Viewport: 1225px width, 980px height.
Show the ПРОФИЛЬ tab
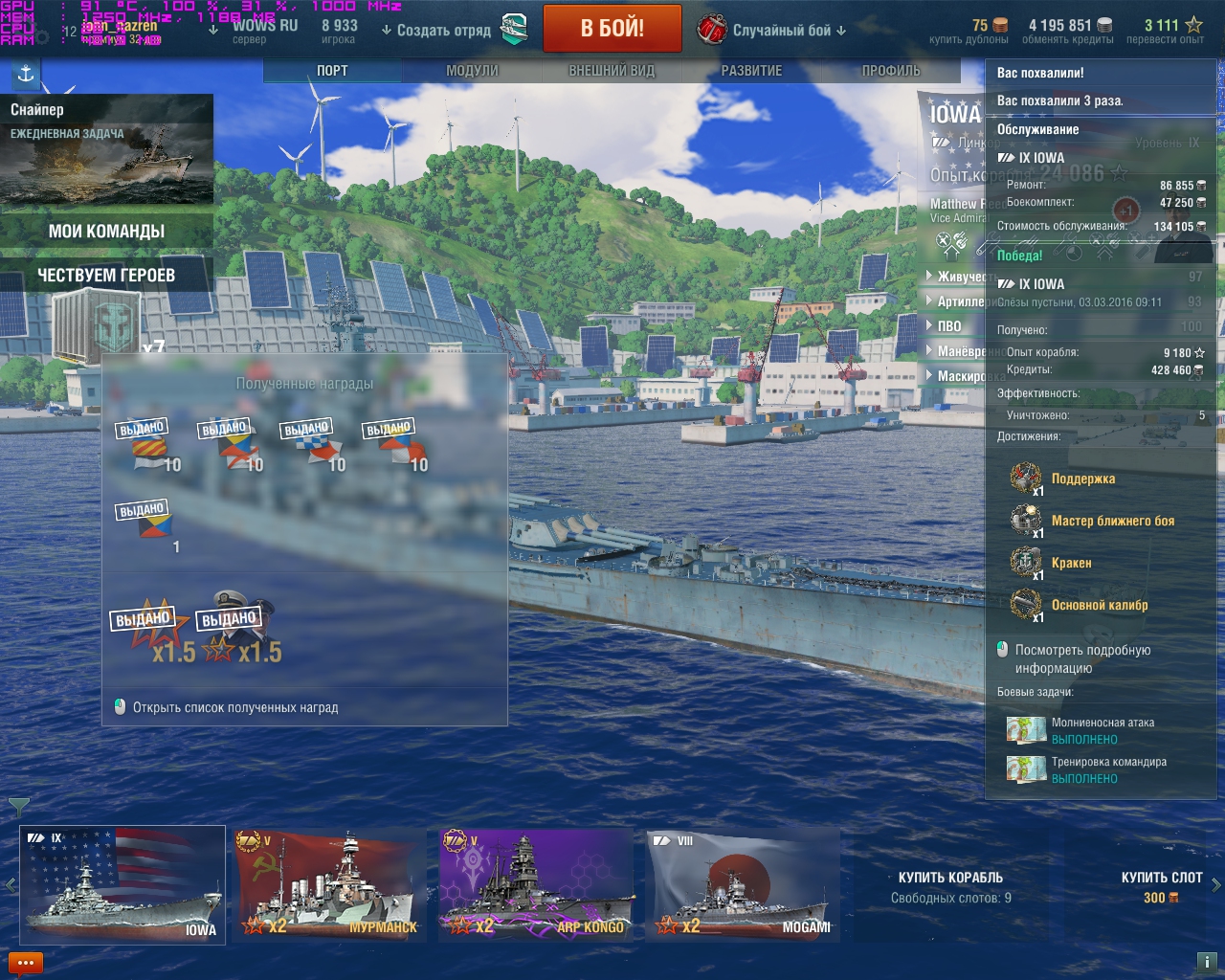[x=890, y=71]
